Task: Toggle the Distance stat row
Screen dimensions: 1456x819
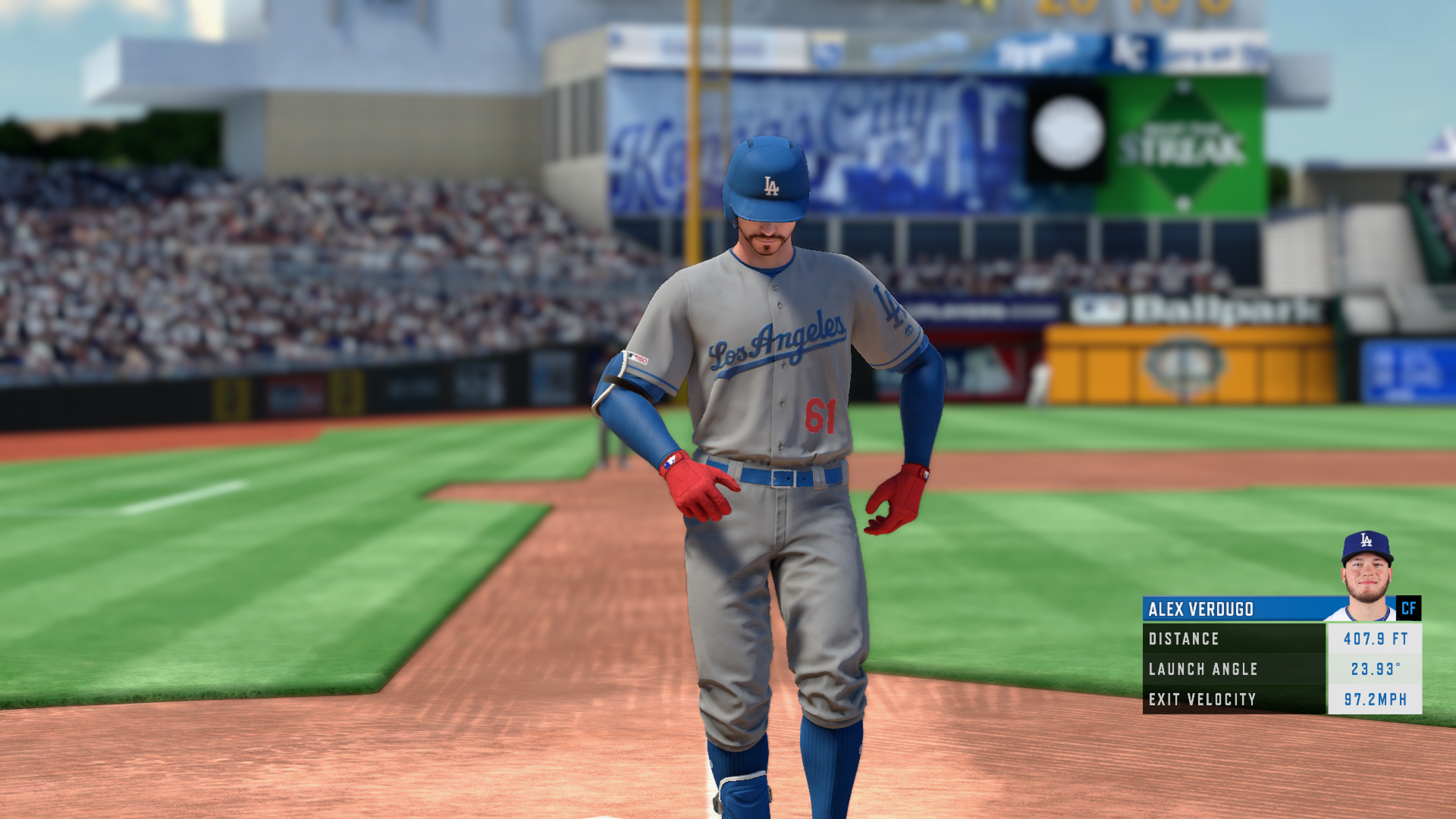Action: tap(1251, 639)
